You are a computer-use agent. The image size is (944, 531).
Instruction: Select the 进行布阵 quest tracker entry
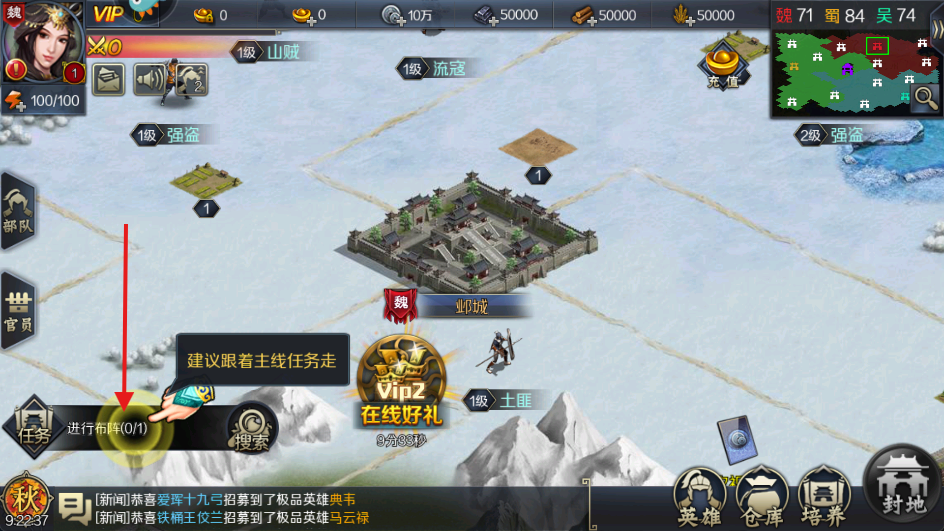(112, 428)
